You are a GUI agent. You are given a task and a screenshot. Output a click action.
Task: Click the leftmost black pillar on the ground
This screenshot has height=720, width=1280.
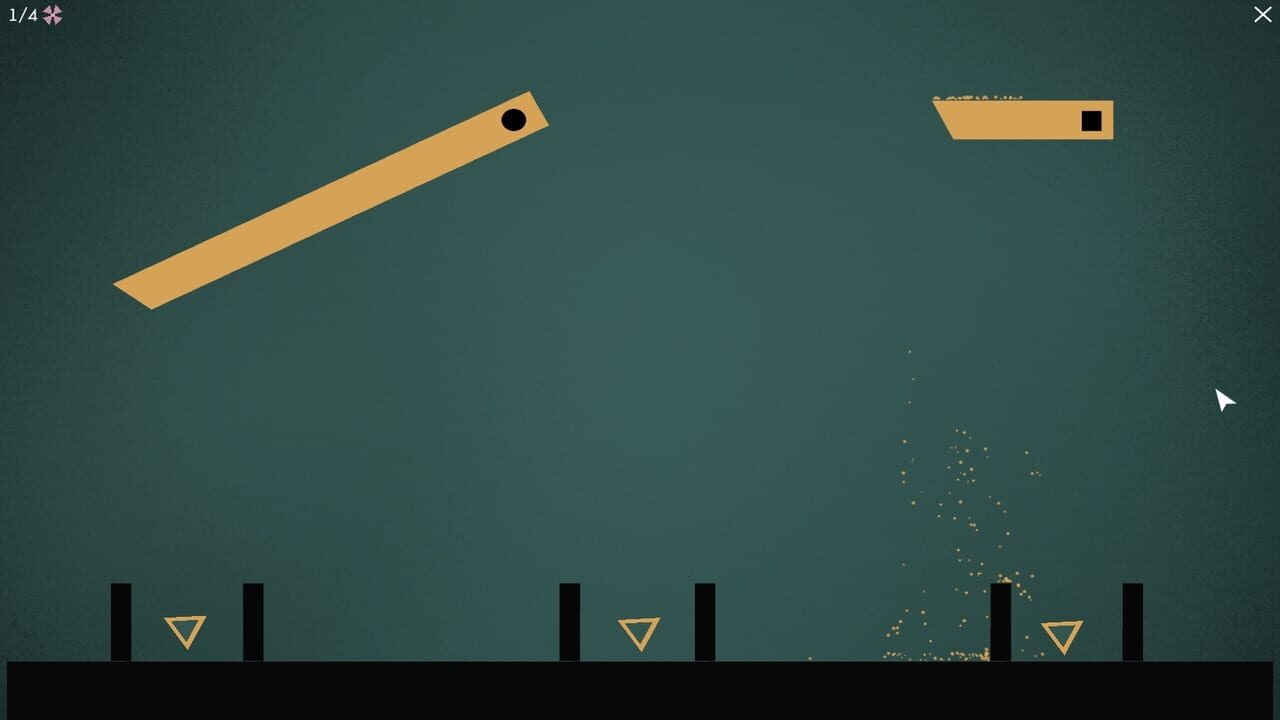(x=120, y=622)
